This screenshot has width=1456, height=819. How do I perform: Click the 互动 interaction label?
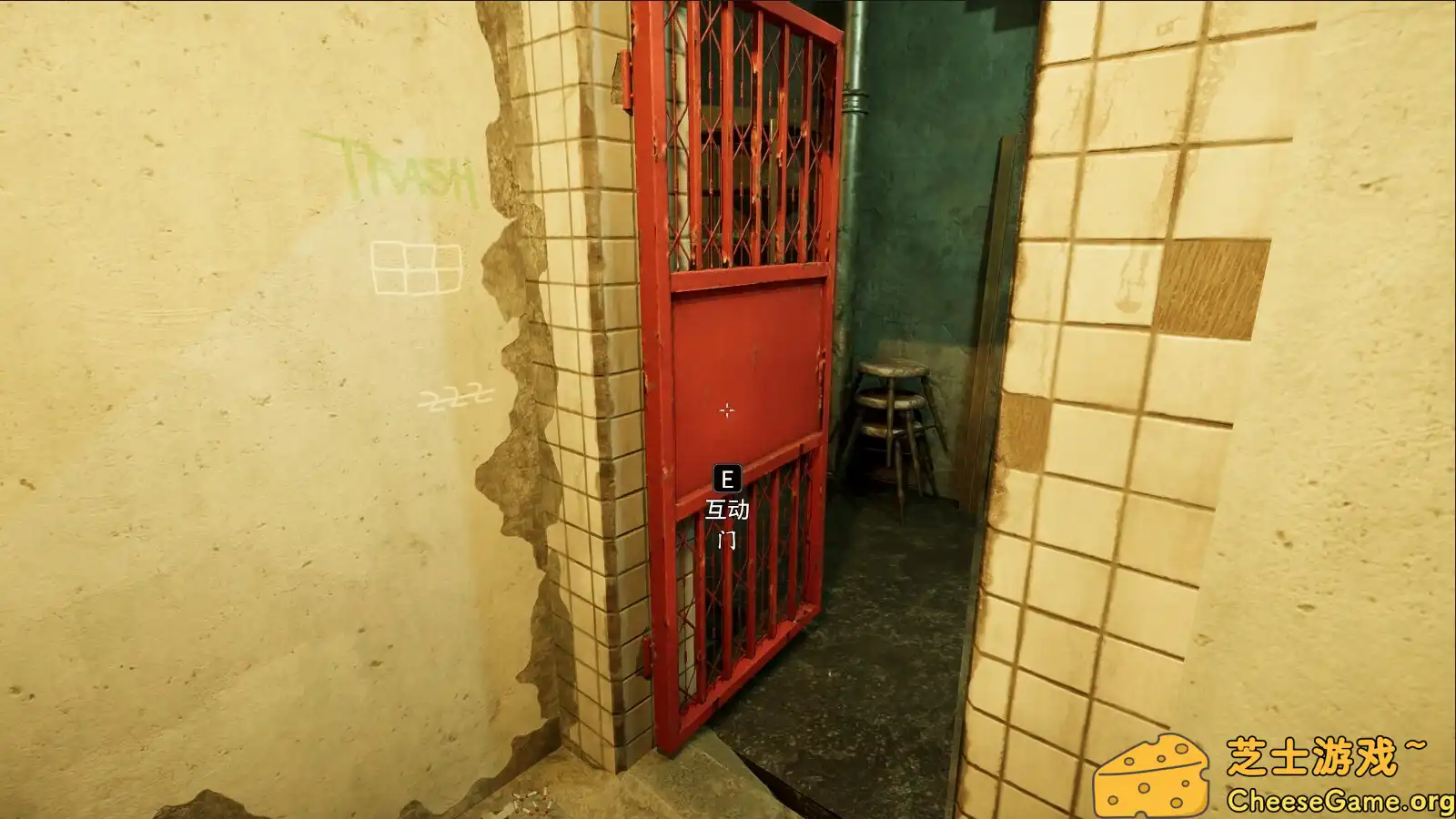coord(726,508)
